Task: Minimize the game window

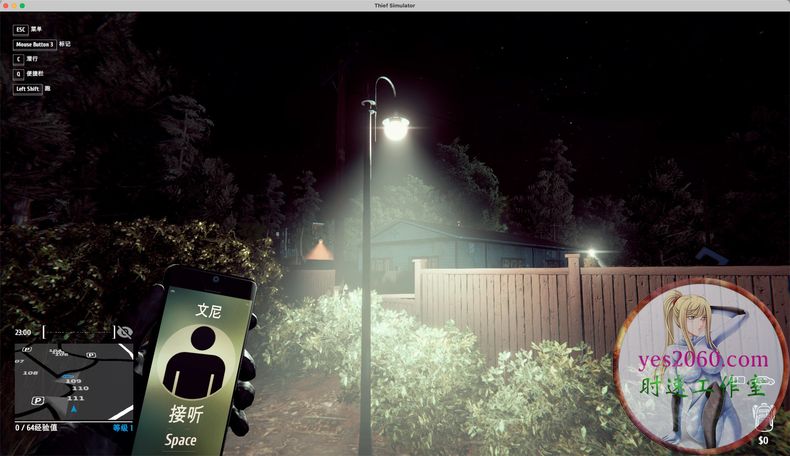Action: (16, 5)
